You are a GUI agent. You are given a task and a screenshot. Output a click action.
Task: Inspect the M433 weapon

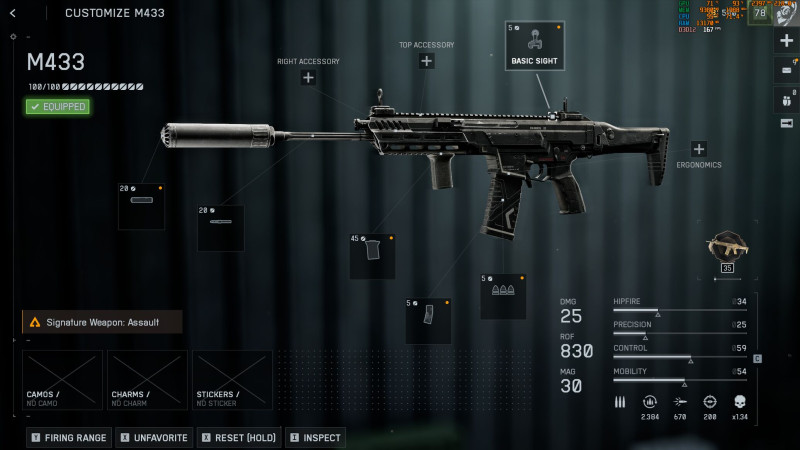point(315,437)
